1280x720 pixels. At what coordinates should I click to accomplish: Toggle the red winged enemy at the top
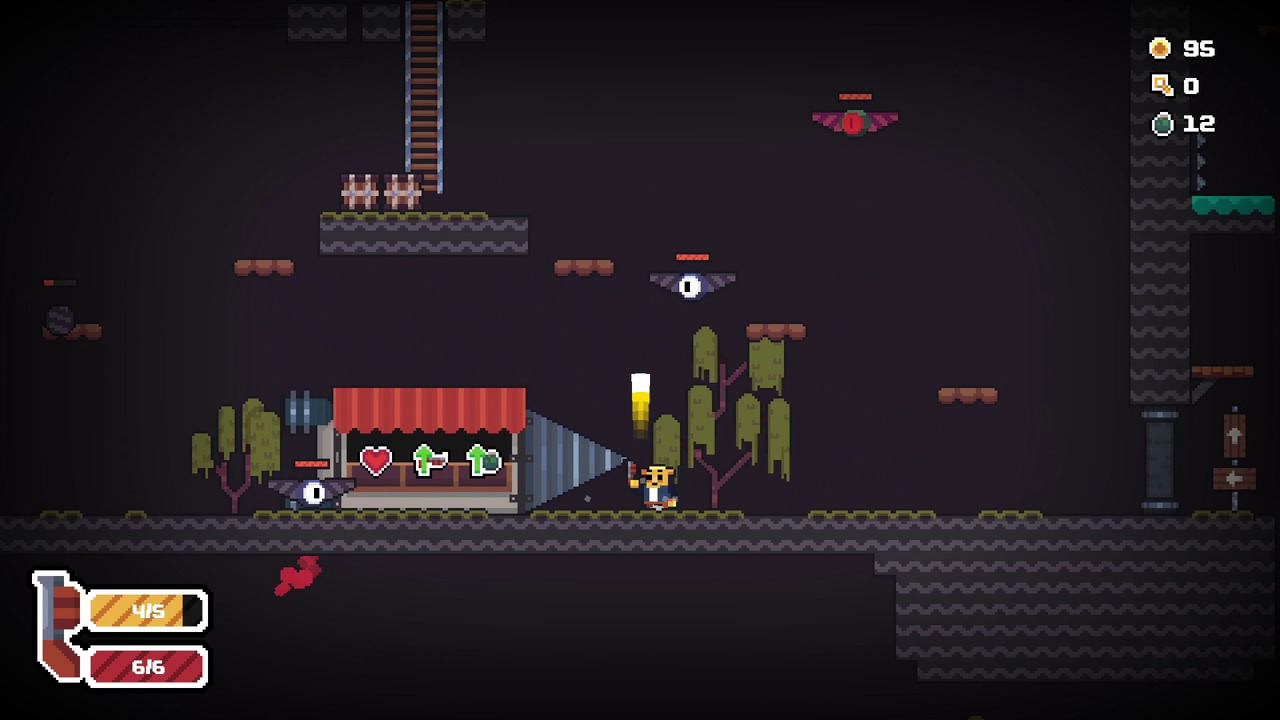coord(854,120)
